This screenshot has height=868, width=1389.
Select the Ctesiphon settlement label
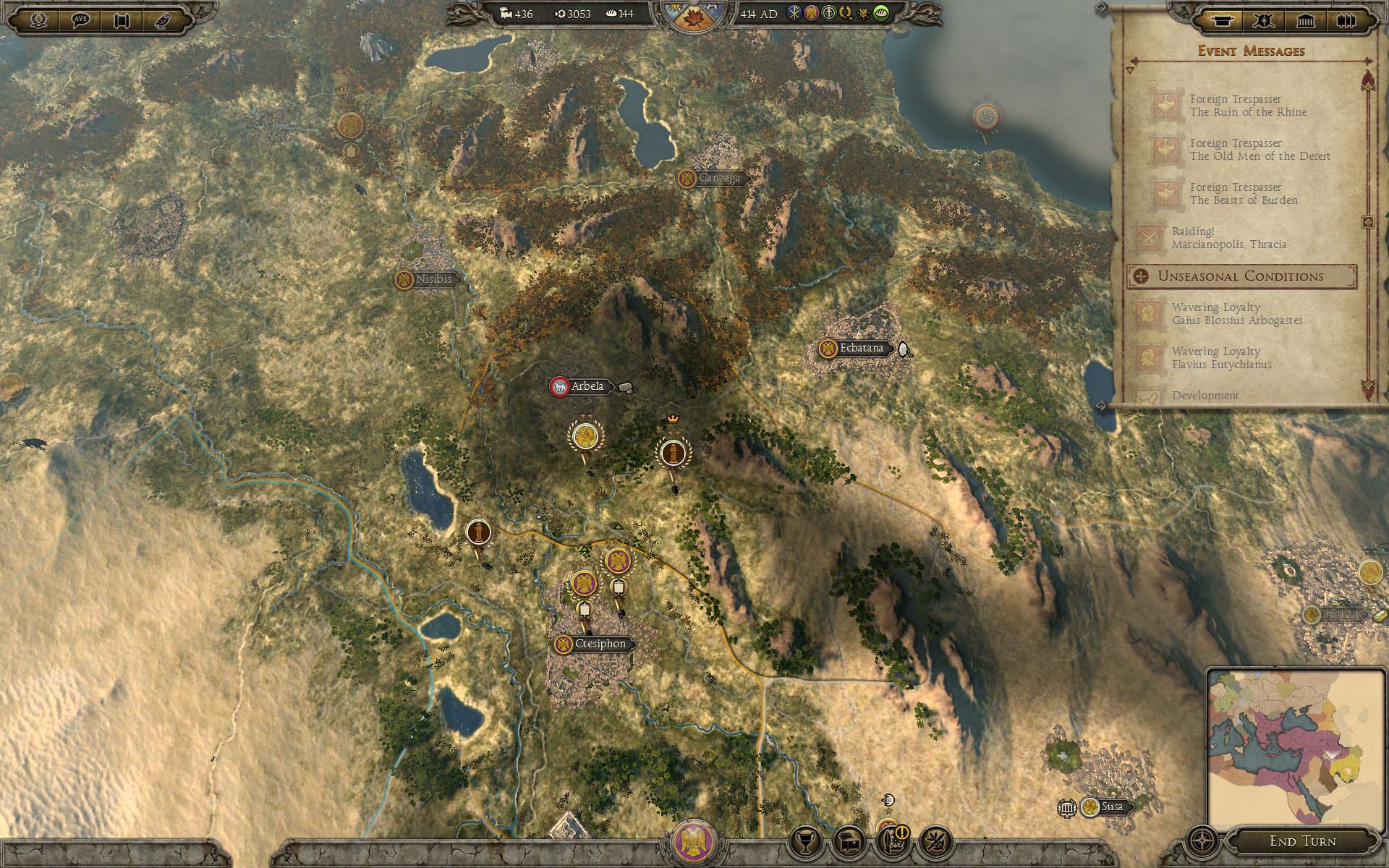click(599, 644)
